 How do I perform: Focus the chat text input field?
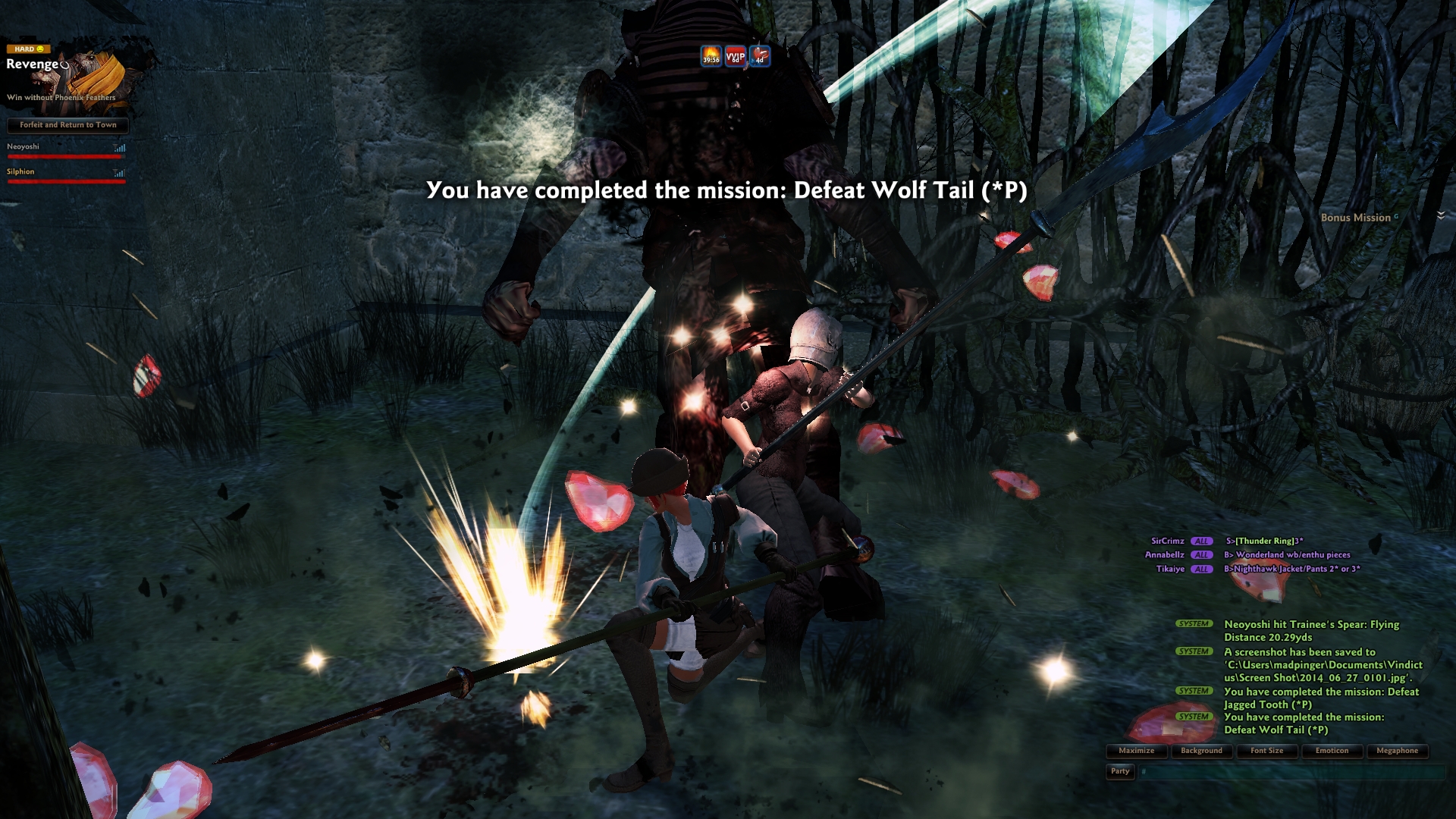click(x=1289, y=772)
